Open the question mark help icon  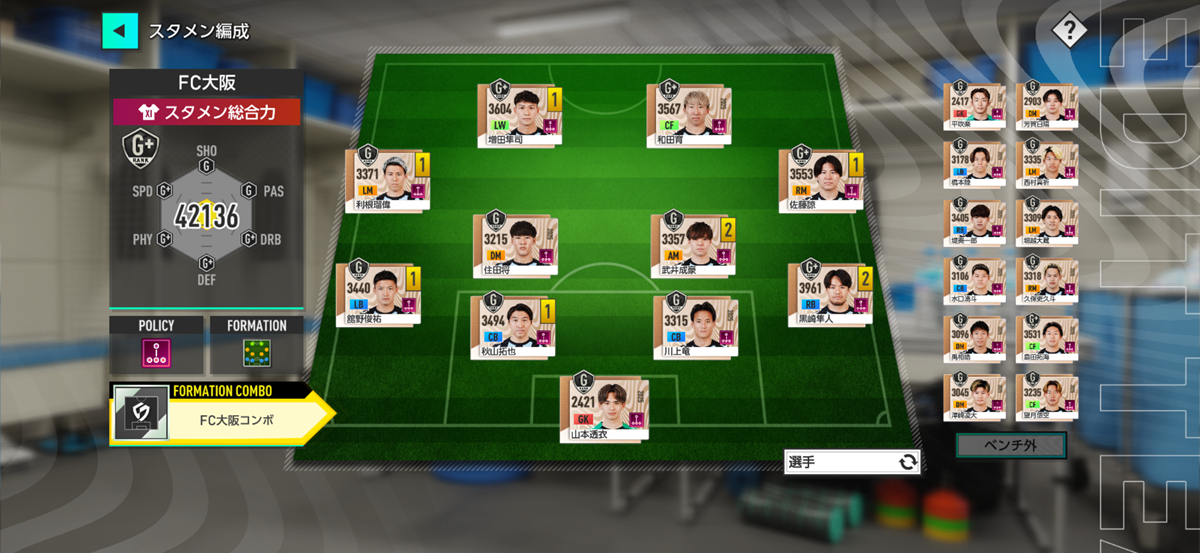pyautogui.click(x=1068, y=30)
